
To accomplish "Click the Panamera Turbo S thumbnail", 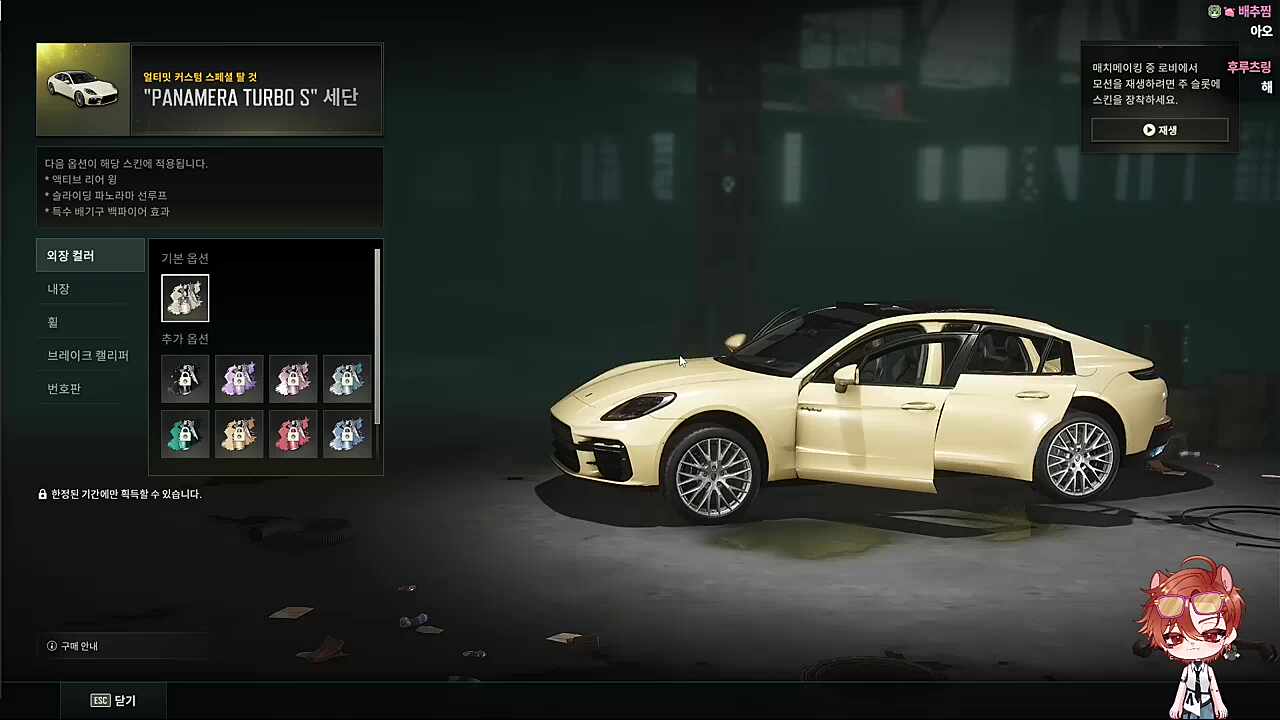I will point(83,89).
